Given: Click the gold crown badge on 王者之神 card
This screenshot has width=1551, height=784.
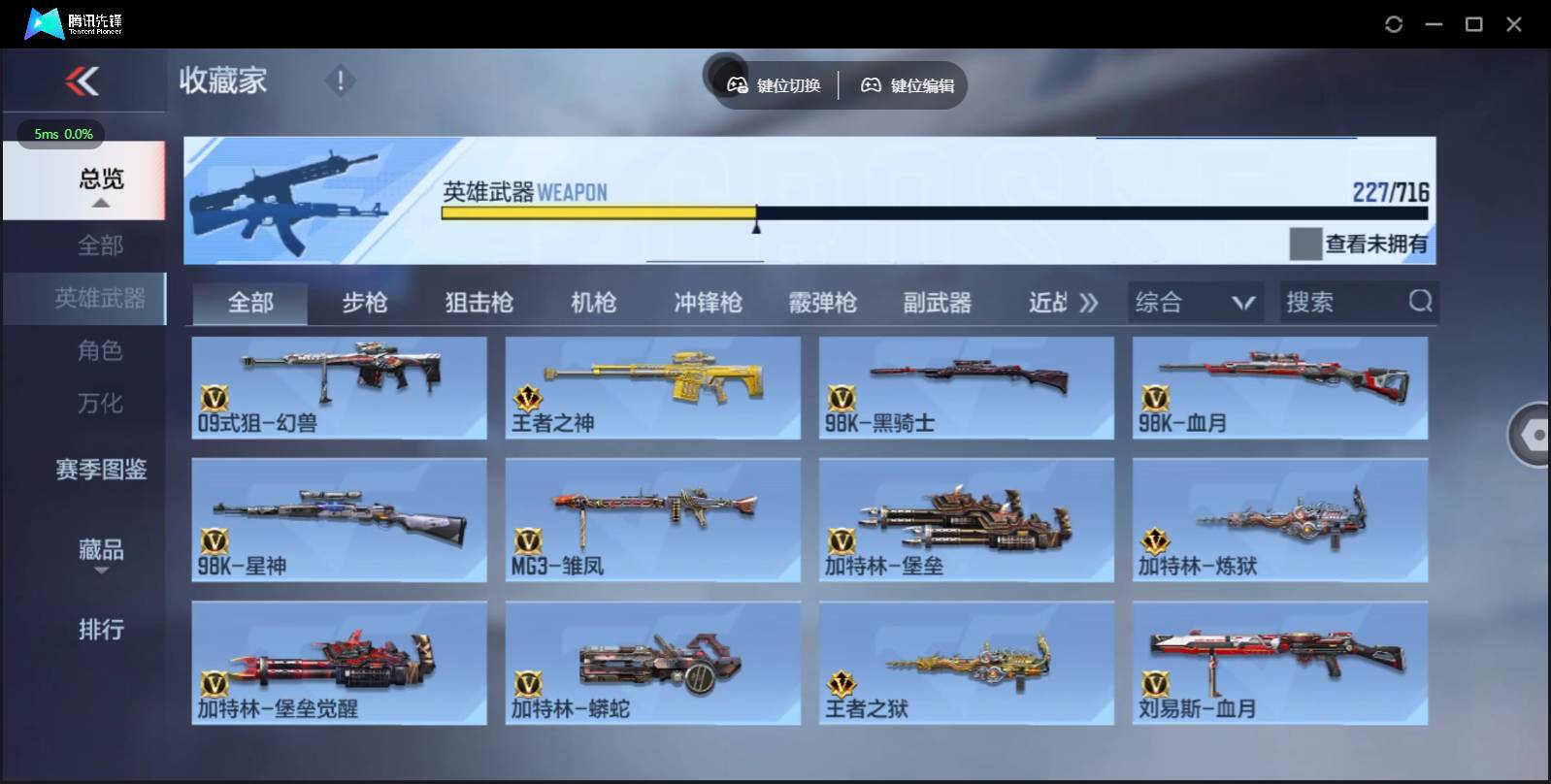Looking at the screenshot, I should pyautogui.click(x=527, y=398).
